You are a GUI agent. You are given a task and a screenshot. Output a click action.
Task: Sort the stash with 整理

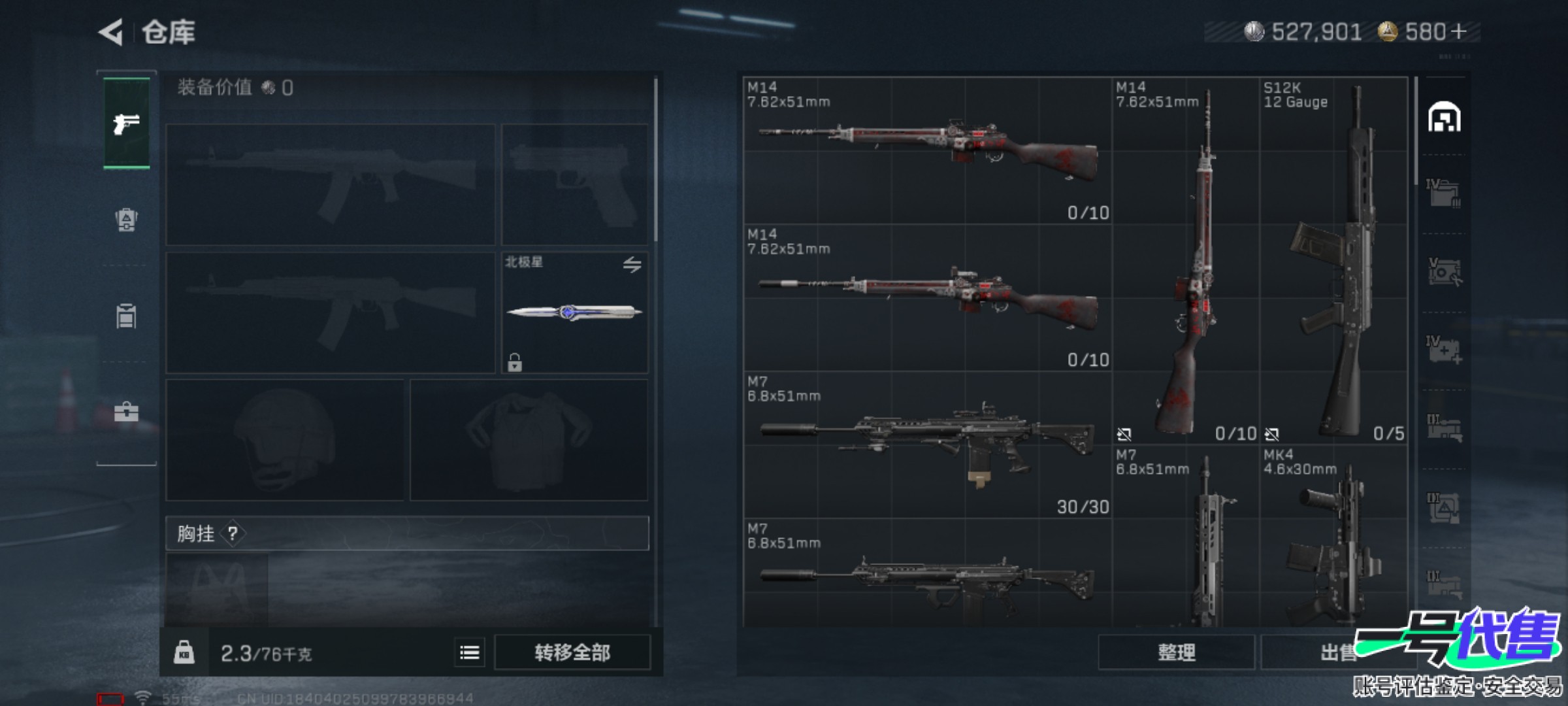click(x=1176, y=652)
